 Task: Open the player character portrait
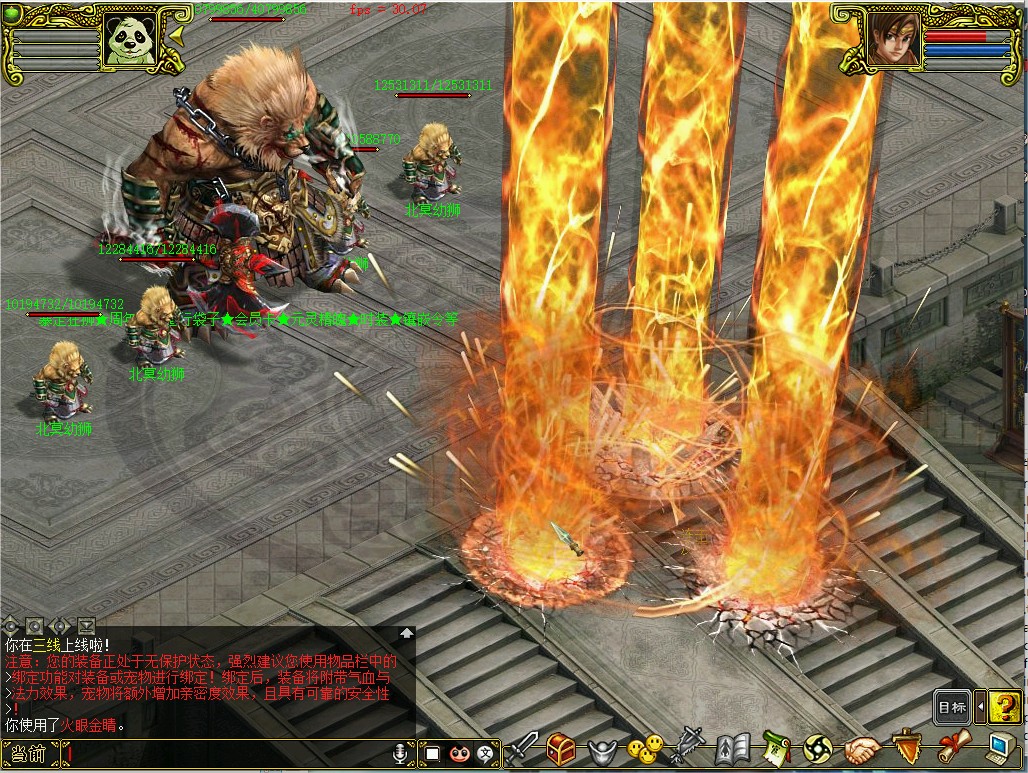click(893, 40)
